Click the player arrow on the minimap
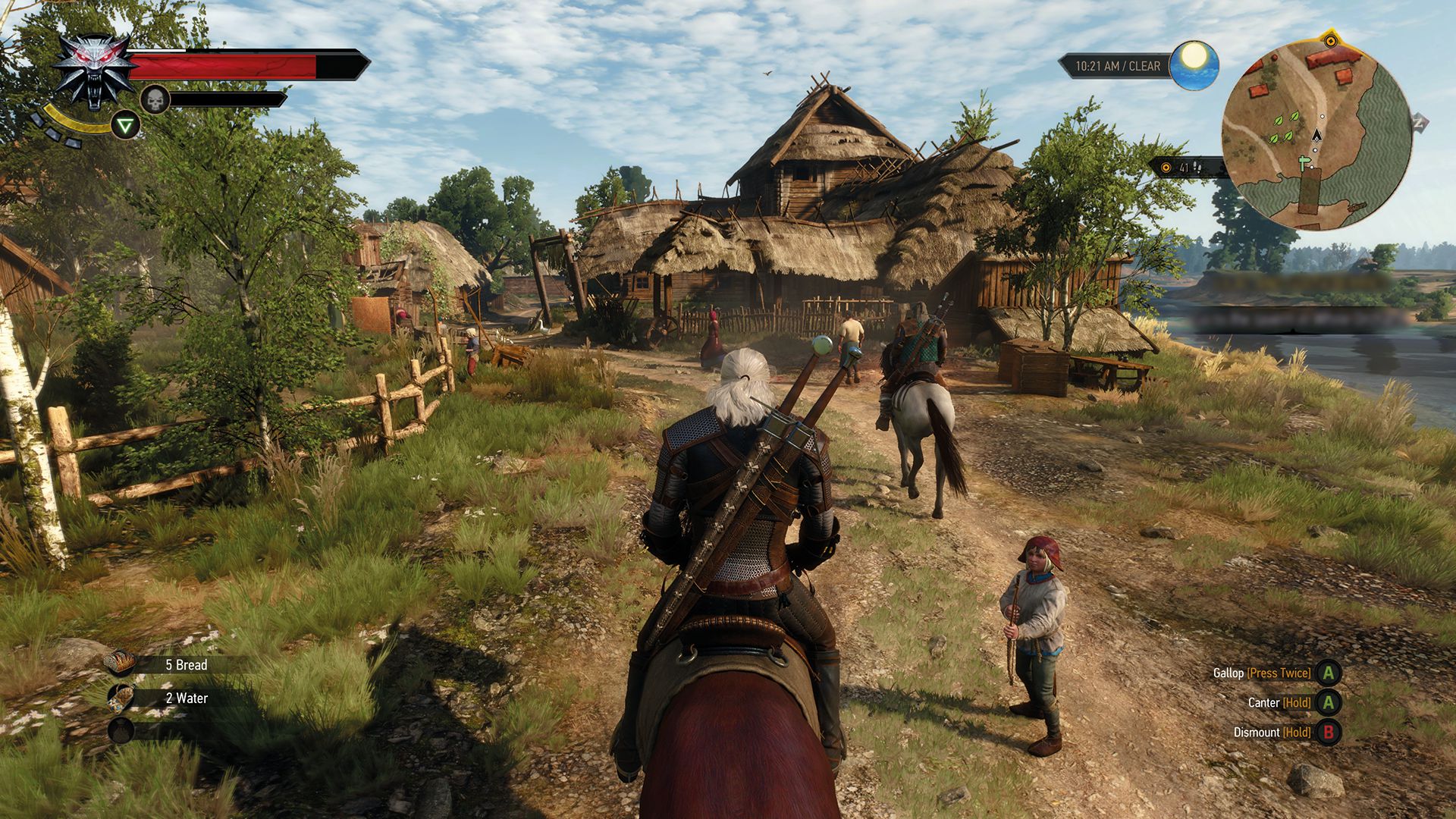Viewport: 1456px width, 819px height. tap(1316, 136)
